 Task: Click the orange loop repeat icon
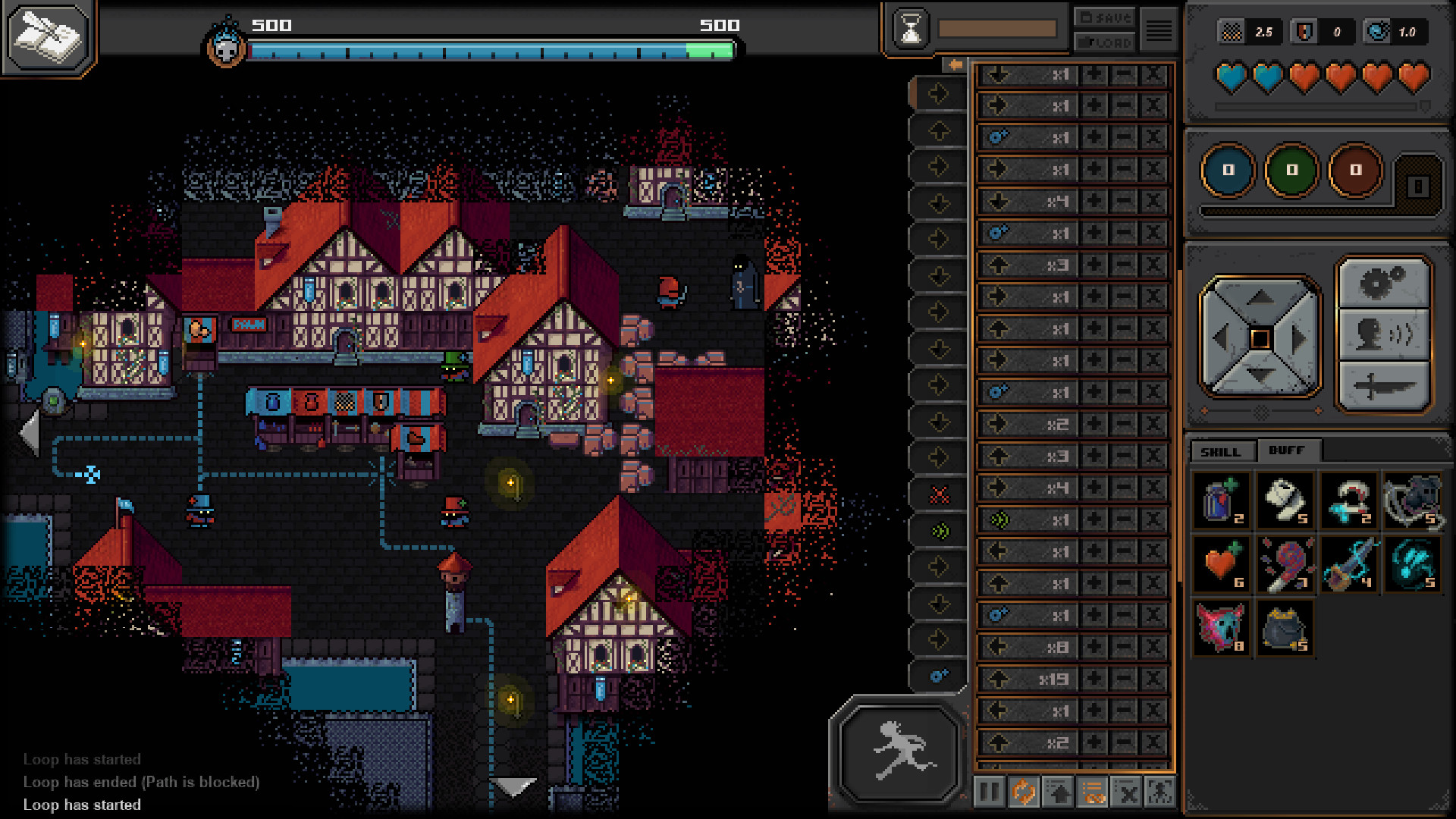click(x=1022, y=791)
